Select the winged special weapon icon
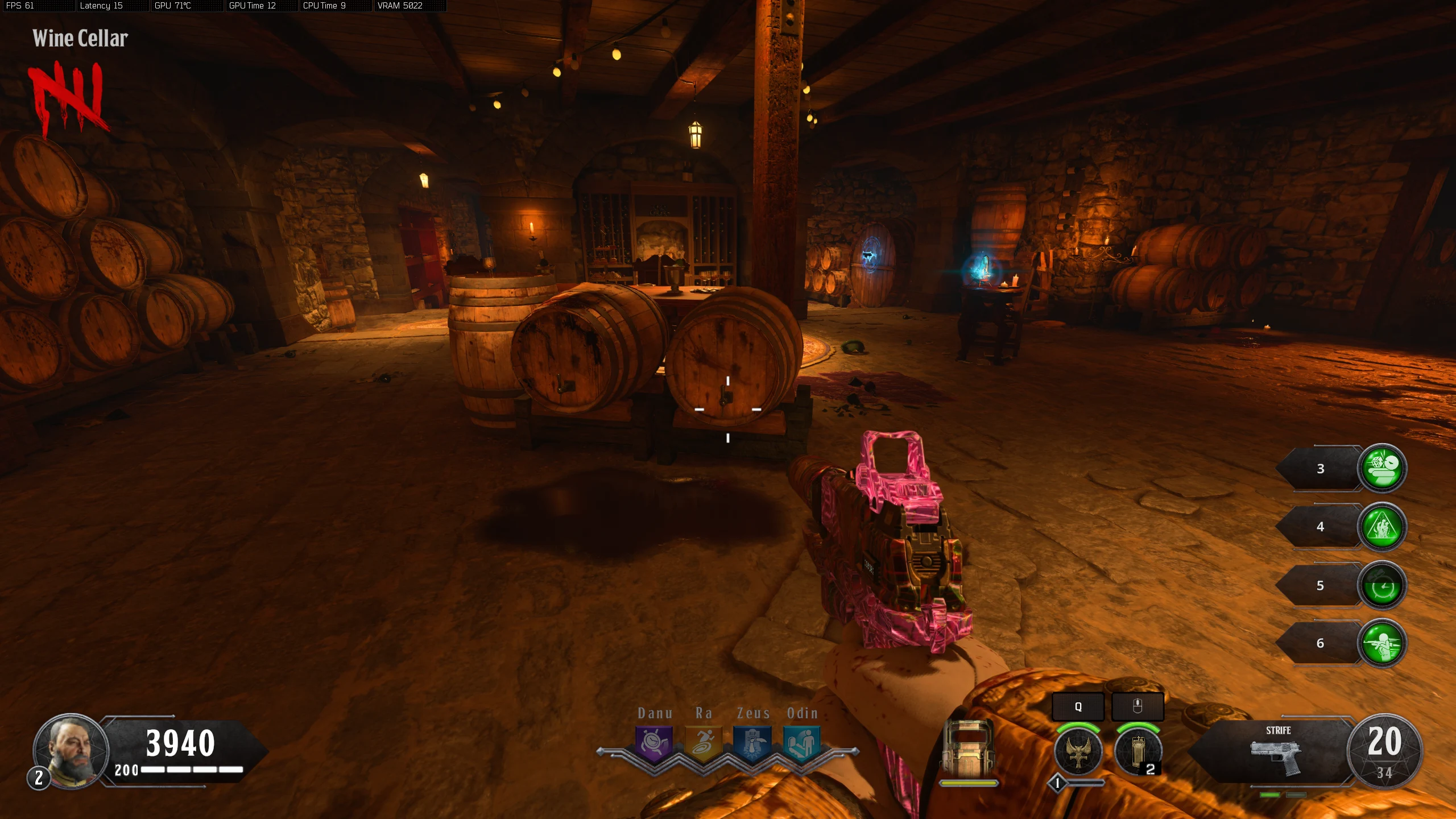Viewport: 1456px width, 819px height. tap(1078, 752)
